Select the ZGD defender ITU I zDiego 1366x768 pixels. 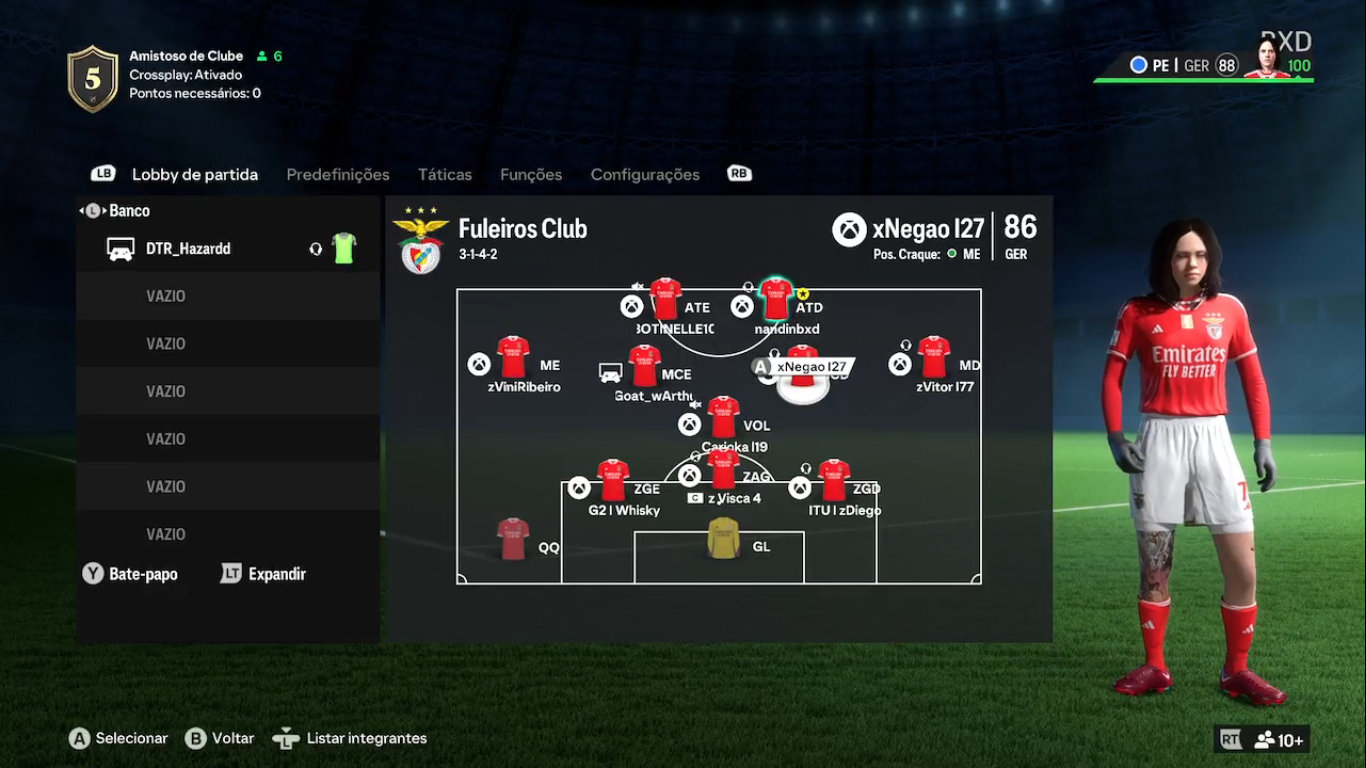pos(833,481)
